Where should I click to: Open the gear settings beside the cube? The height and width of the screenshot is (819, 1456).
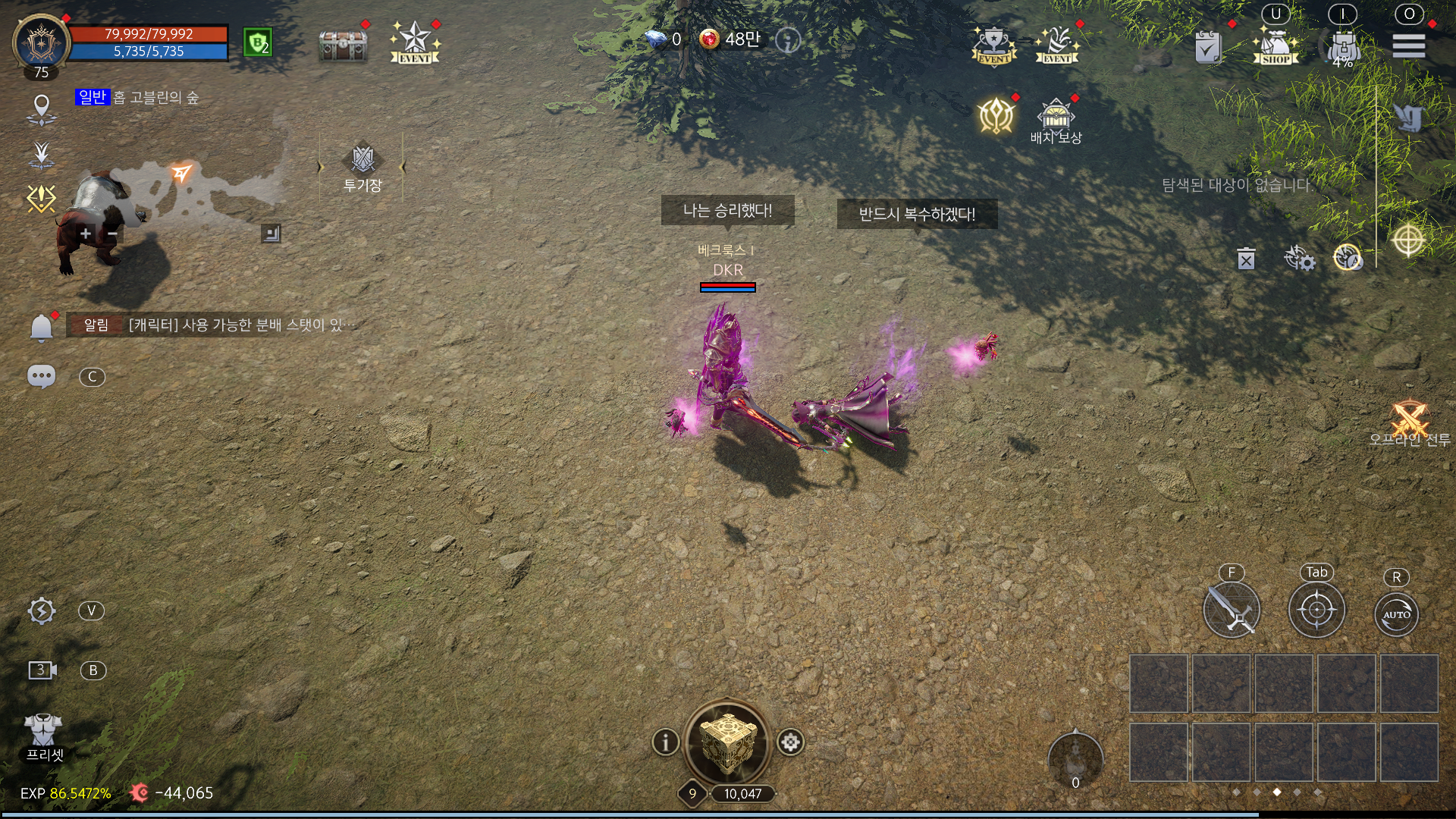(790, 742)
